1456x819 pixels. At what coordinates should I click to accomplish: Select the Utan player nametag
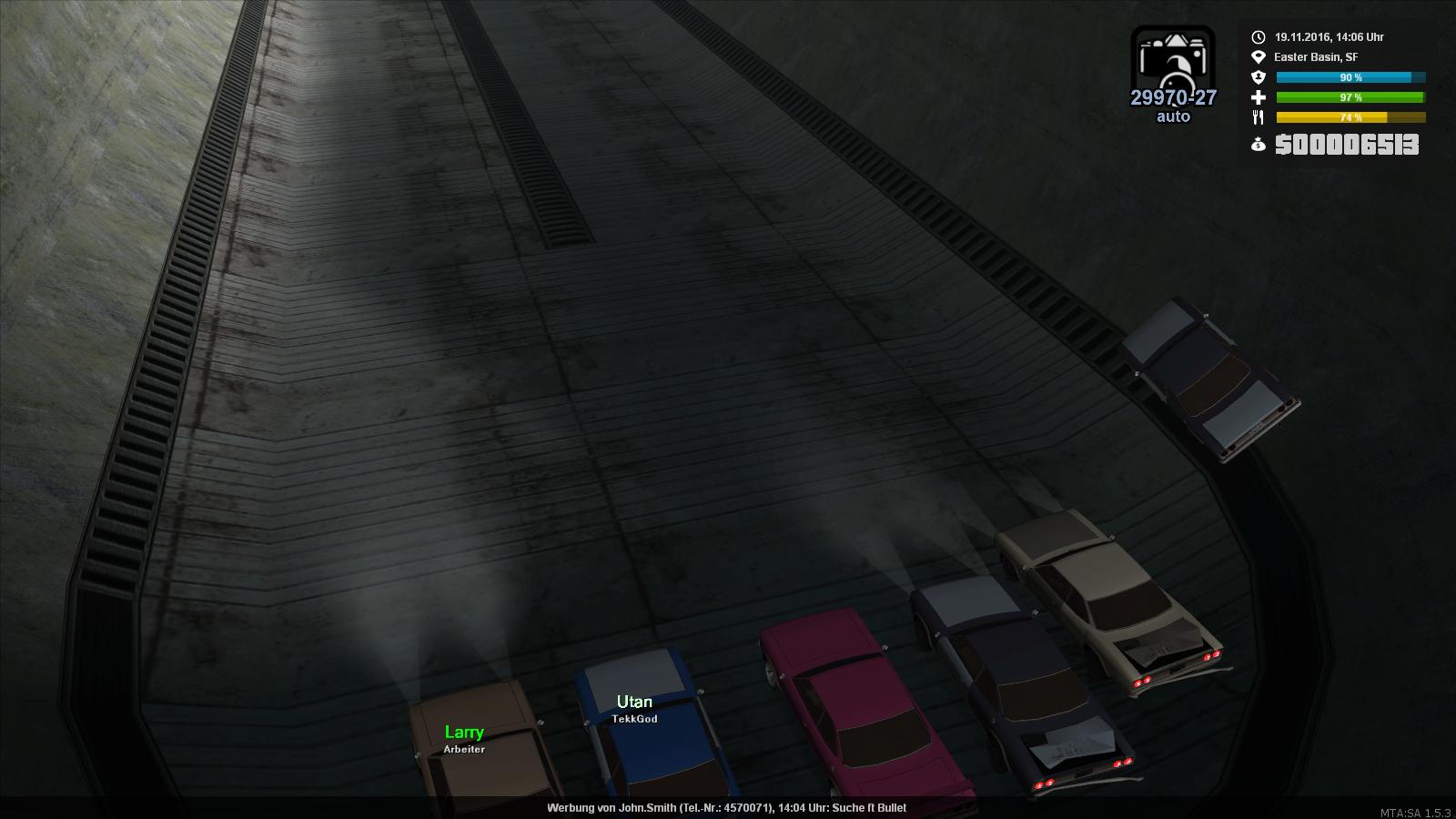[x=634, y=702]
